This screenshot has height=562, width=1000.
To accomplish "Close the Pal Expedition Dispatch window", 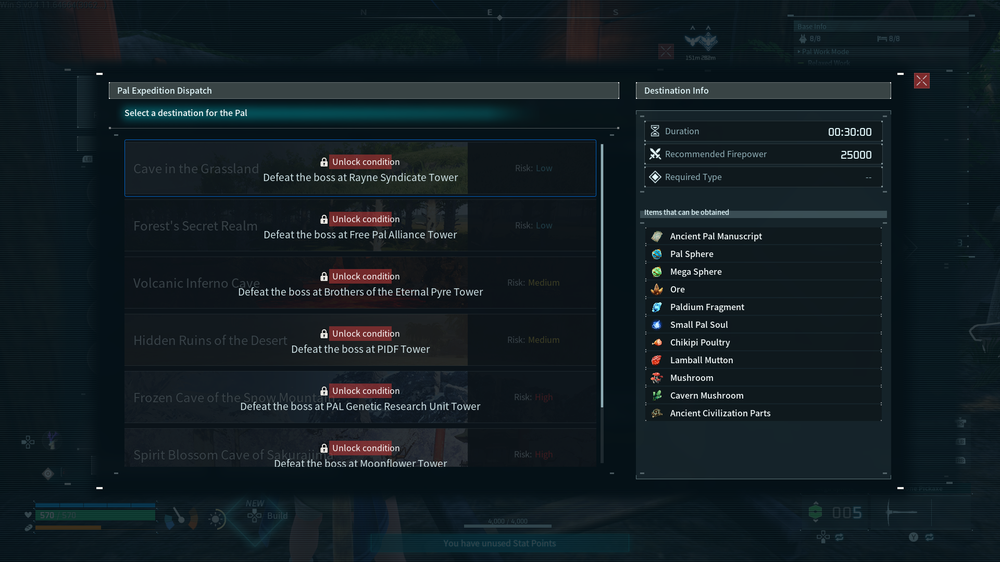I will pyautogui.click(x=921, y=80).
